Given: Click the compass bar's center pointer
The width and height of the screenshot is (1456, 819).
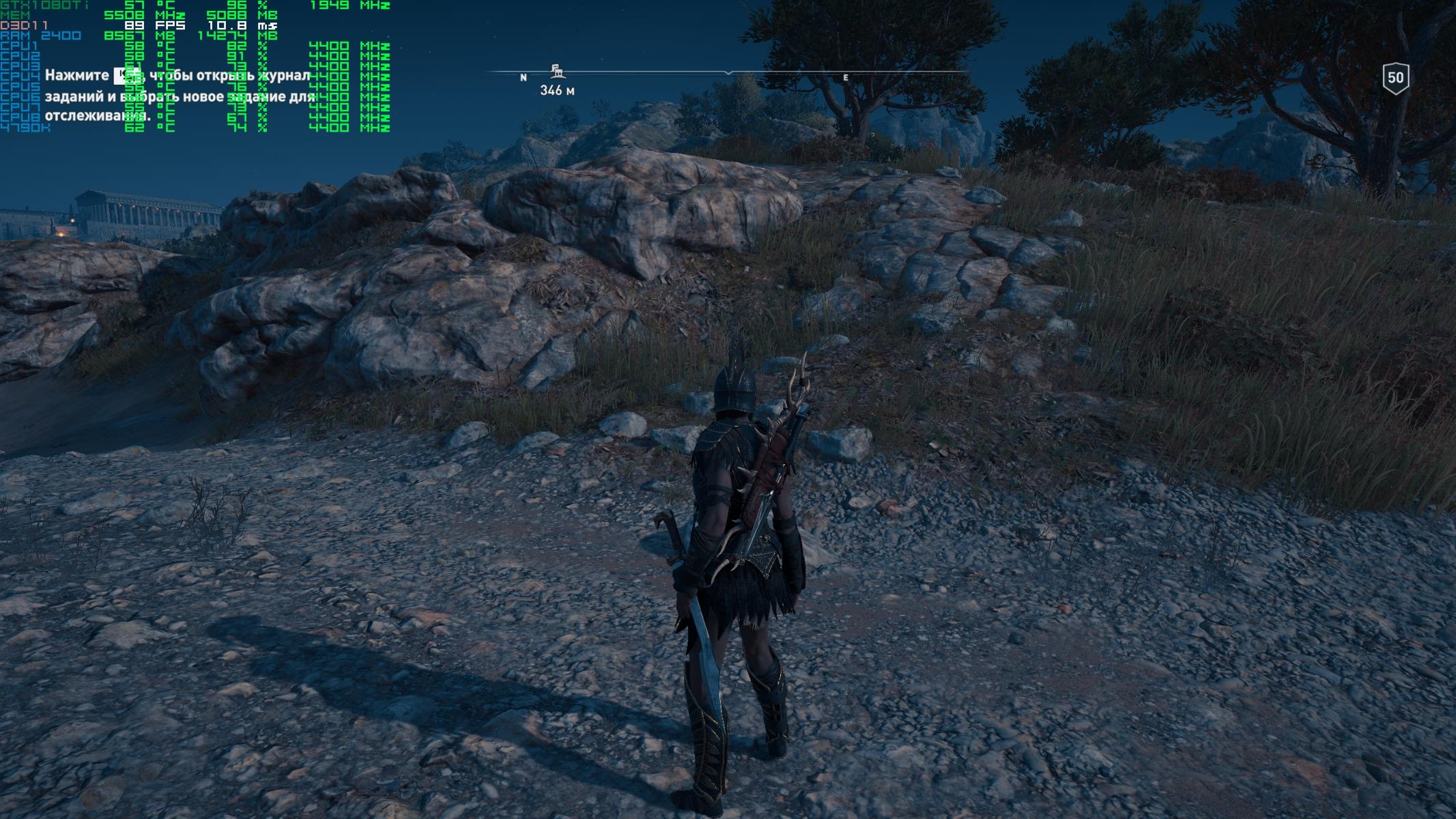Looking at the screenshot, I should tap(729, 72).
